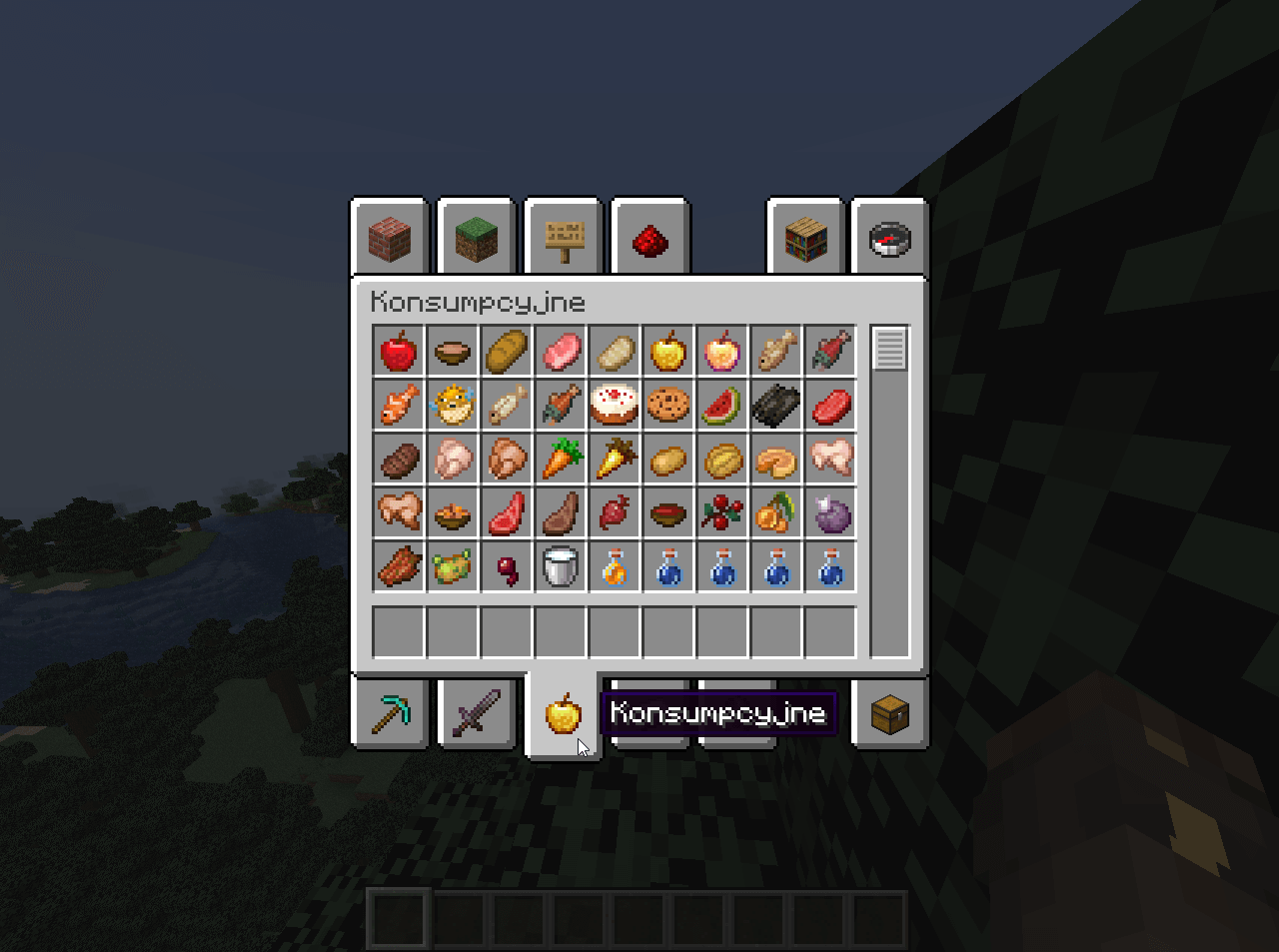Grab the sweet berries
The image size is (1279, 952).
point(722,513)
